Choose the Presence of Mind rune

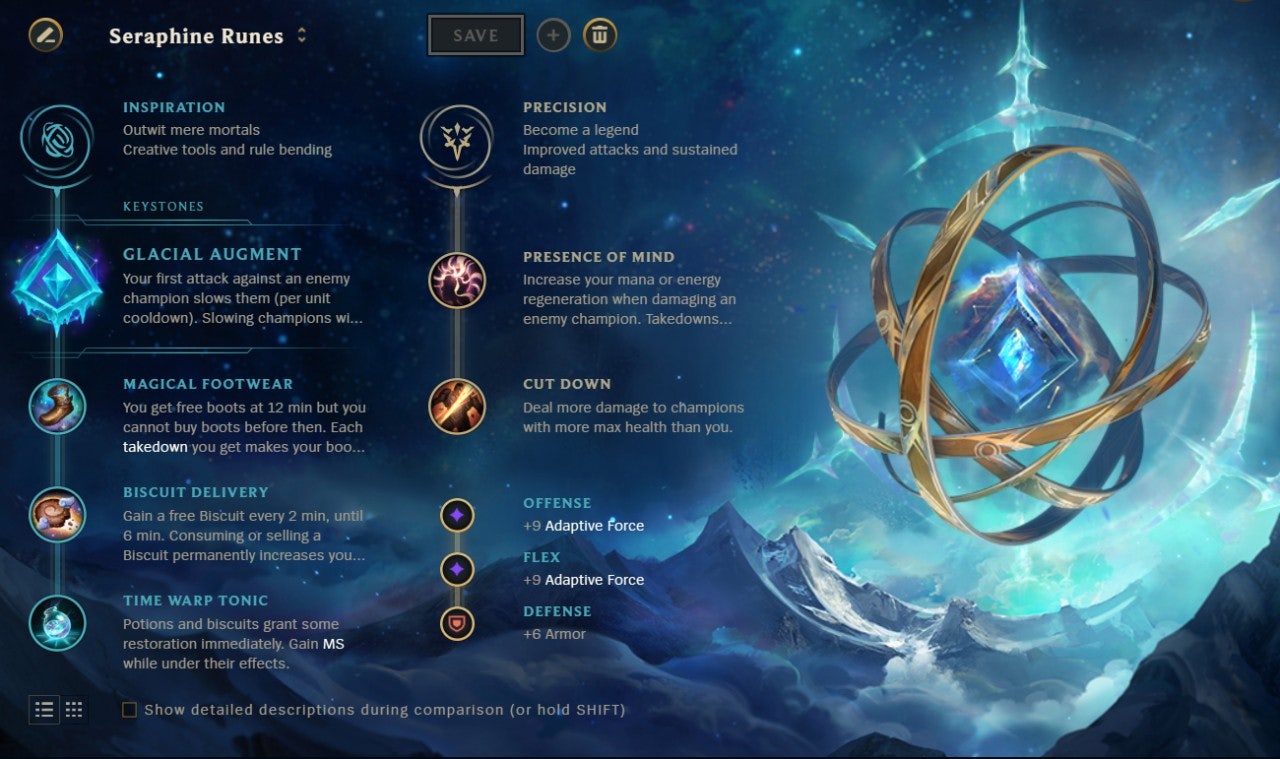coord(457,279)
